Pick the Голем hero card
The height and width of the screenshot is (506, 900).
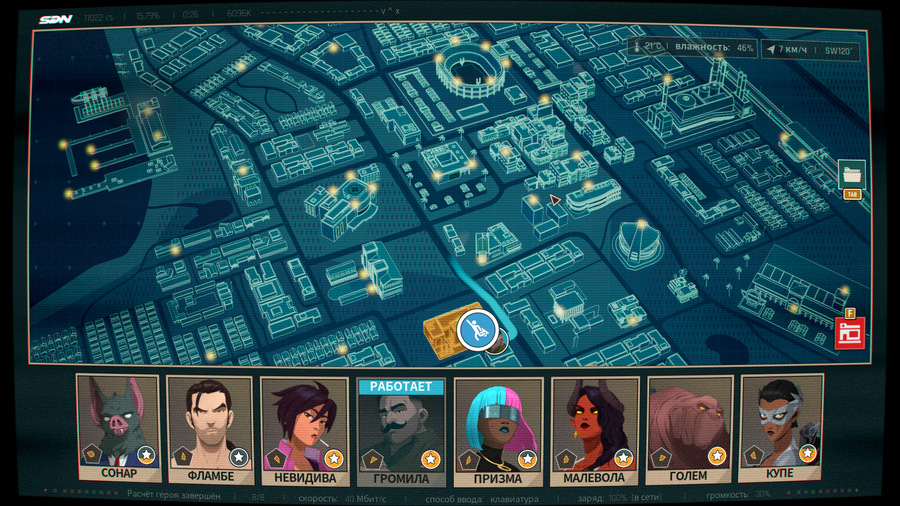tap(690, 425)
